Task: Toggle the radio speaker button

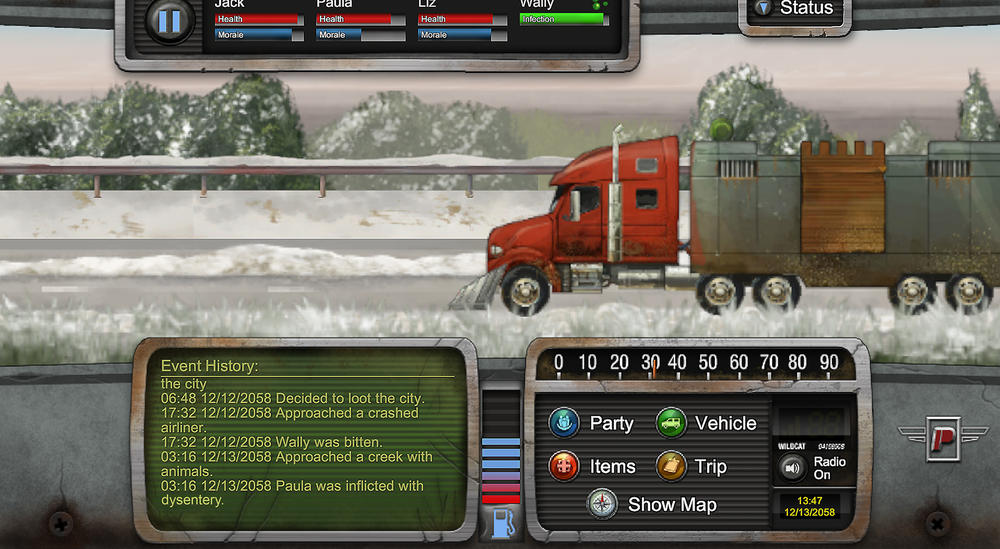Action: (793, 467)
